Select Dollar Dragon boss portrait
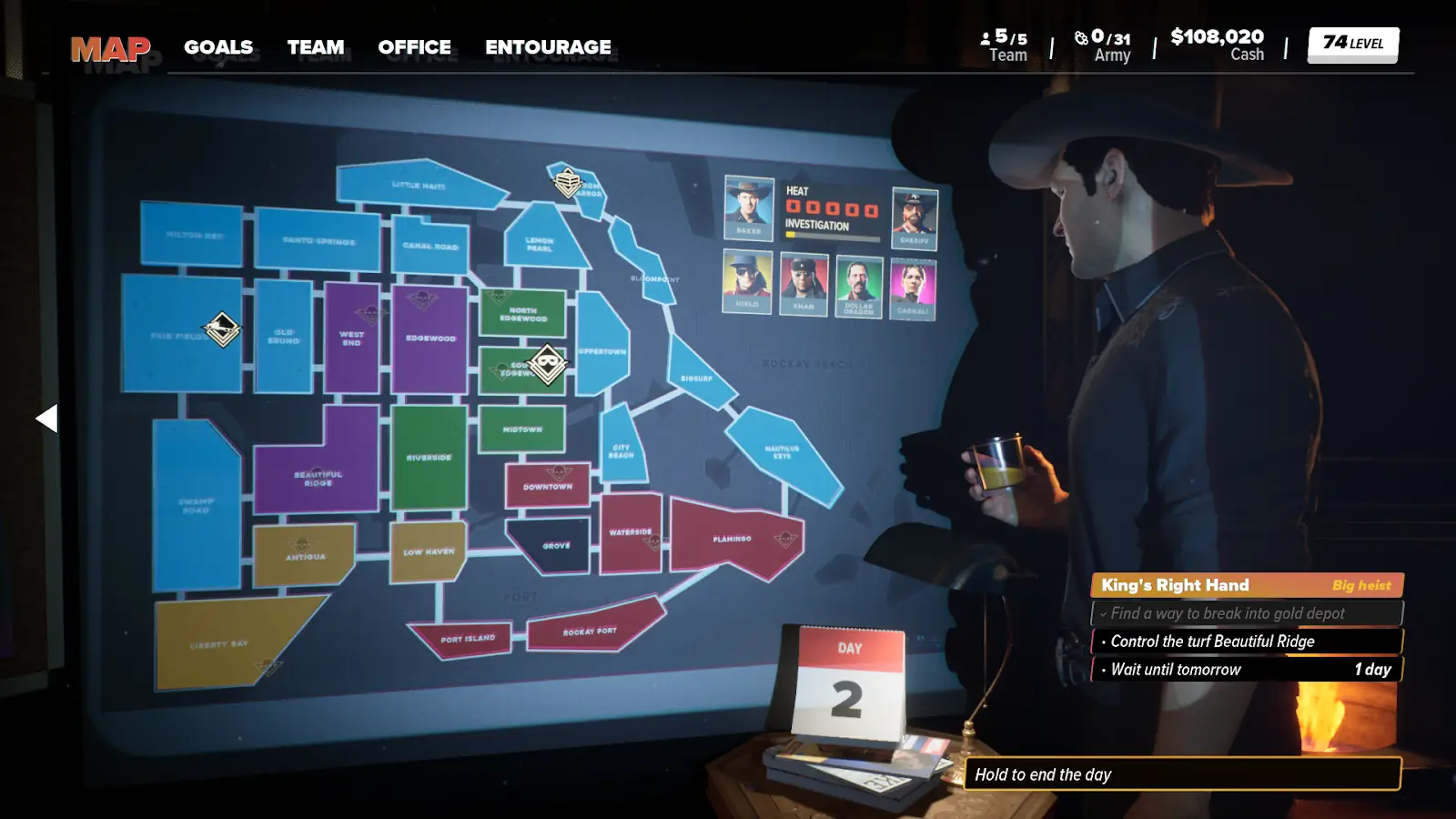 tap(858, 288)
